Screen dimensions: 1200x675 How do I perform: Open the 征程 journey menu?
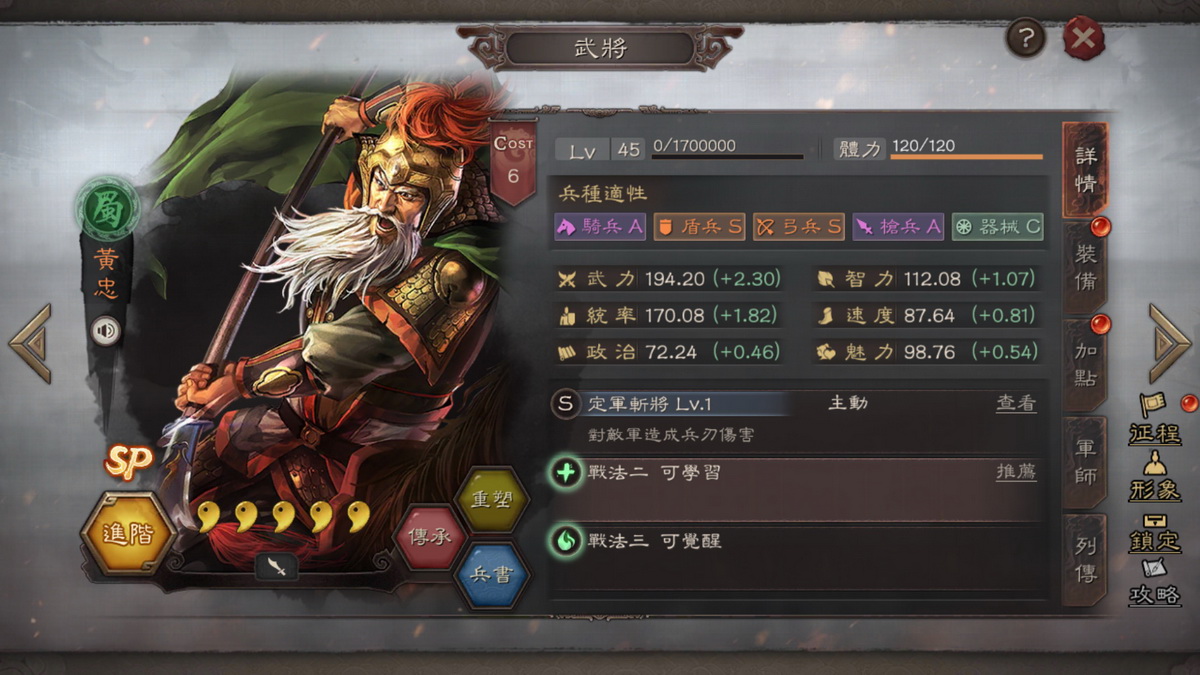[1155, 420]
